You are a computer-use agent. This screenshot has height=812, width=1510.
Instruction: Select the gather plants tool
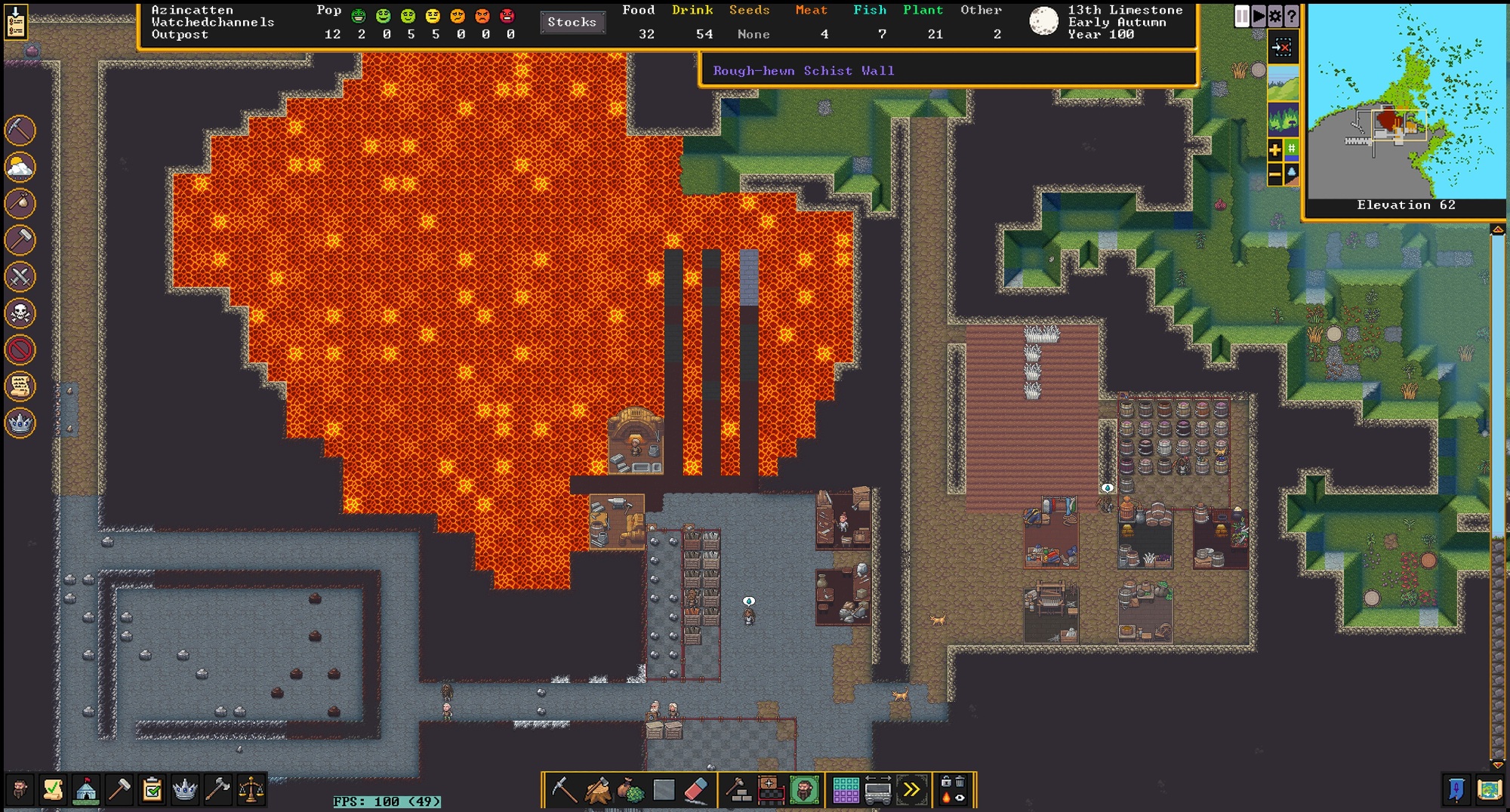(x=630, y=790)
